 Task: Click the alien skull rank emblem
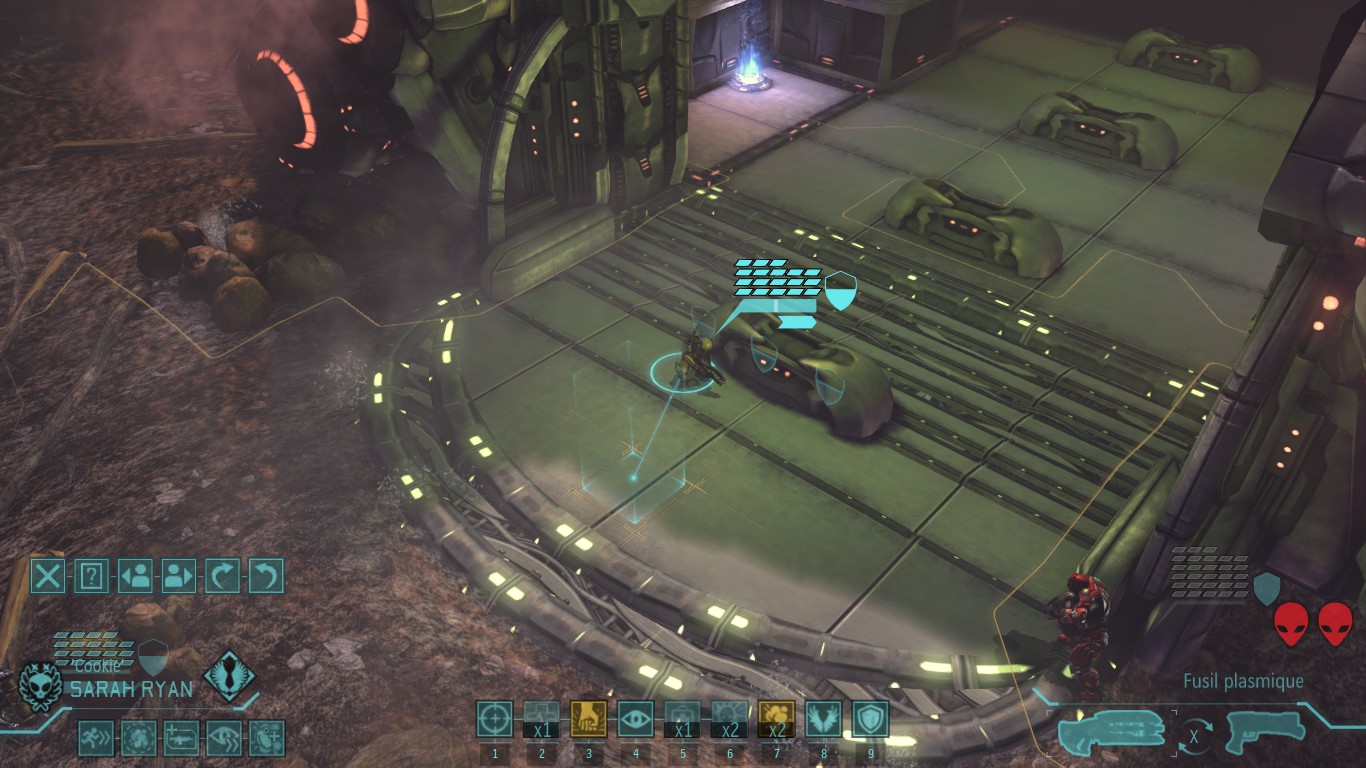(41, 688)
